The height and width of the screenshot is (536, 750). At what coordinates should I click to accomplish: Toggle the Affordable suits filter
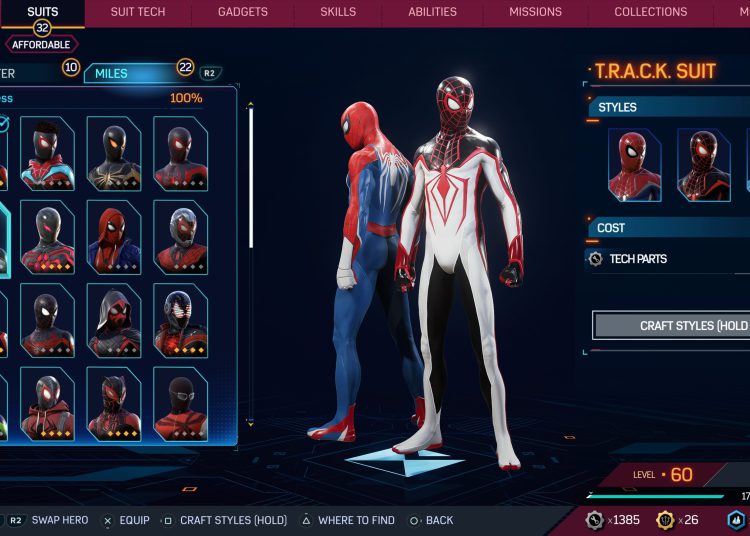[x=42, y=45]
